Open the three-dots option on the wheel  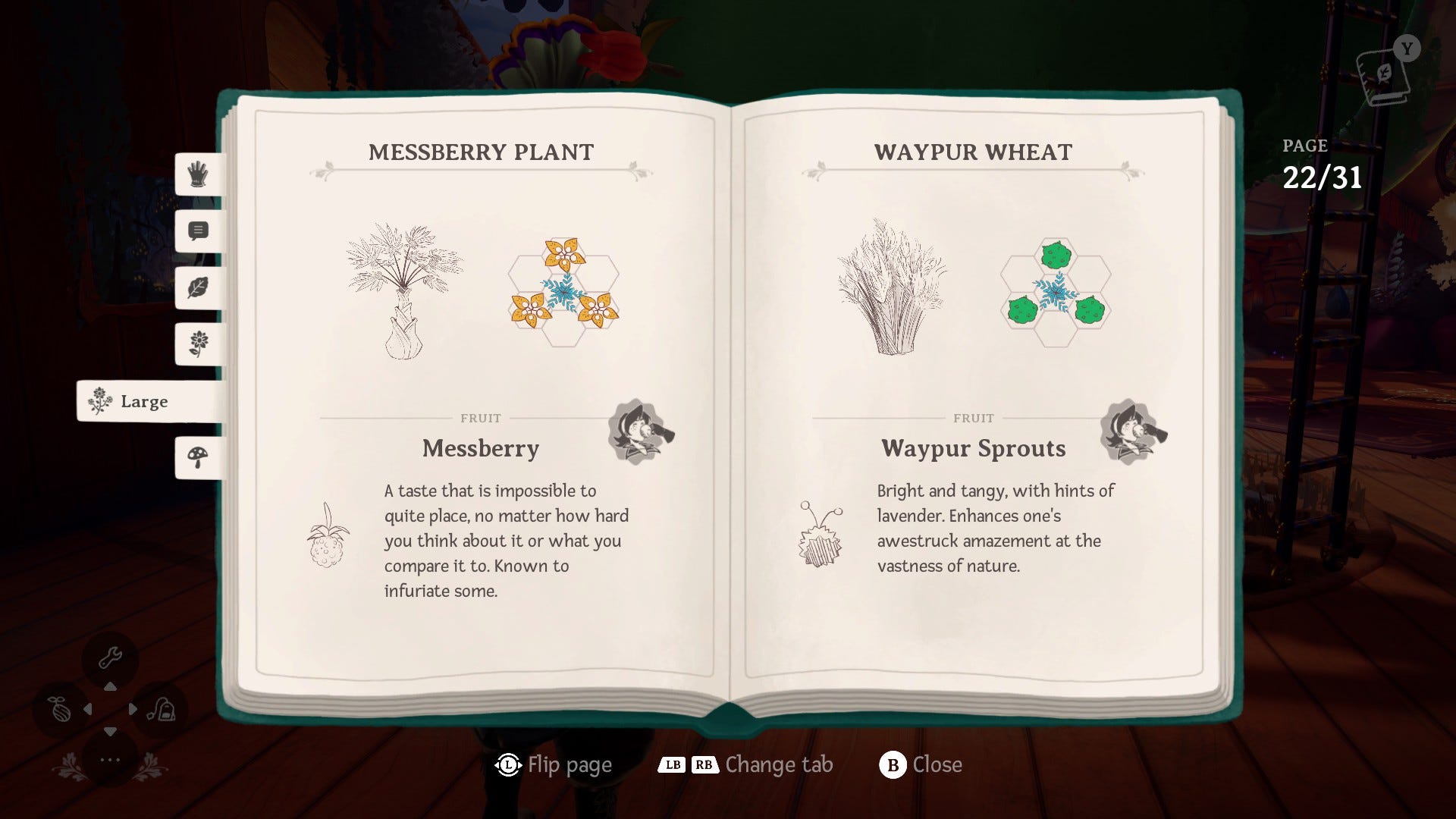(110, 759)
